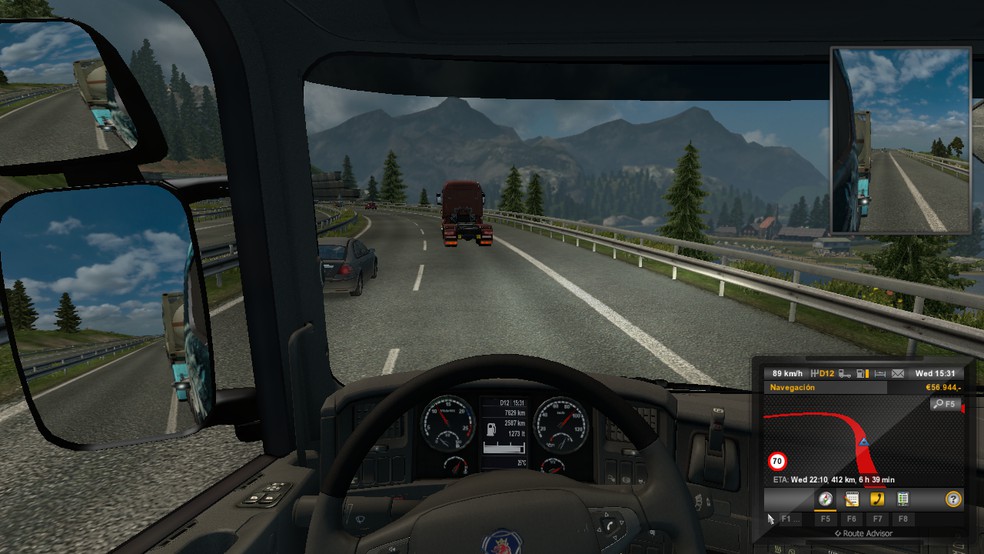Open the navigation compass tab
Screen dimensions: 984x554
tap(825, 498)
